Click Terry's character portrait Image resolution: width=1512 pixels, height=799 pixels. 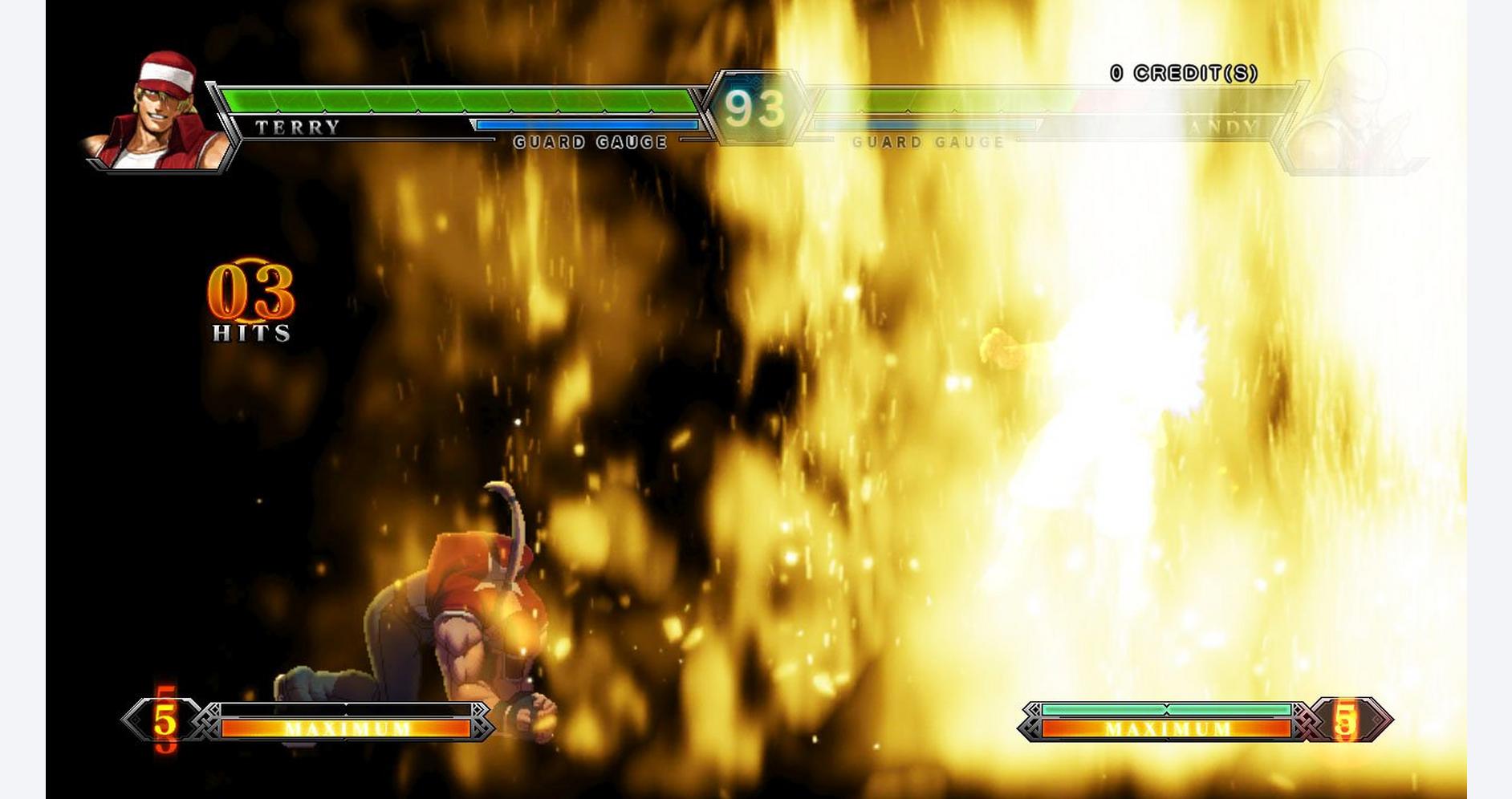[158, 112]
